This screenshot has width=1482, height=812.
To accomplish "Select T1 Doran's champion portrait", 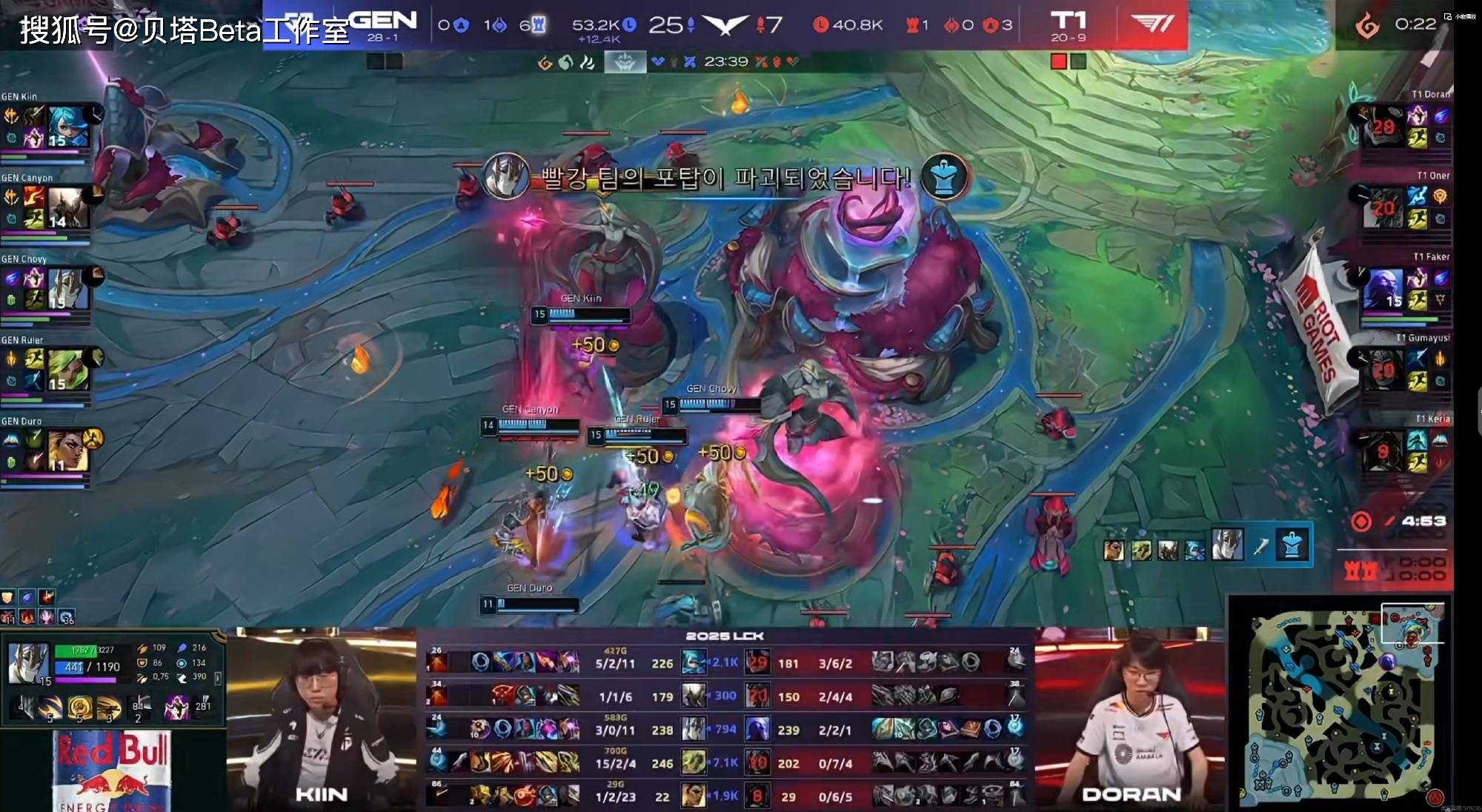I will 1383,125.
